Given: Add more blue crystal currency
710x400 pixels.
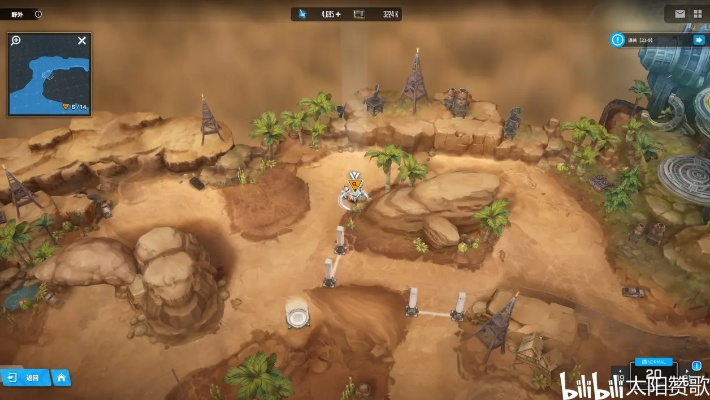Looking at the screenshot, I should [338, 14].
